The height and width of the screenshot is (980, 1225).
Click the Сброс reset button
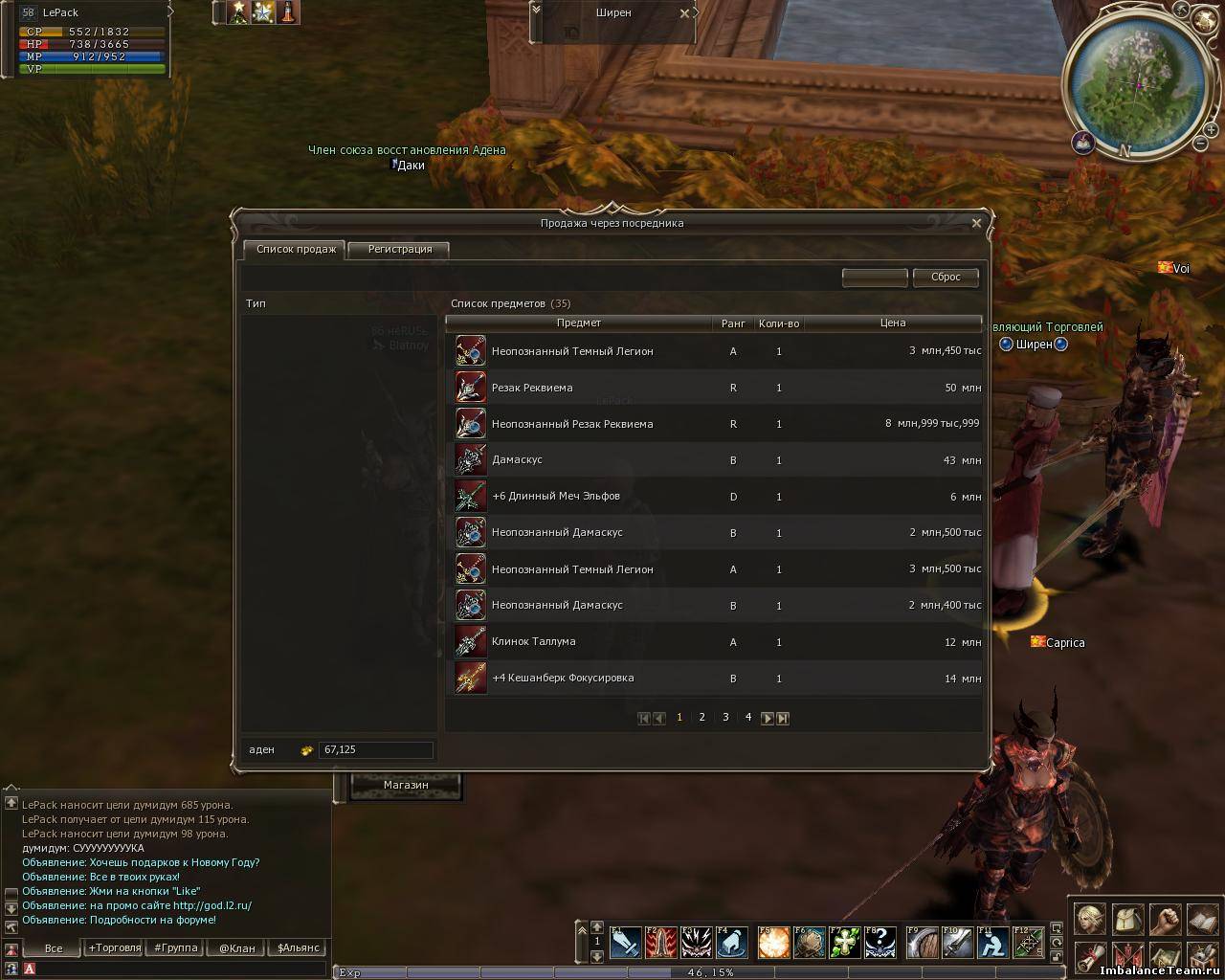pos(946,277)
